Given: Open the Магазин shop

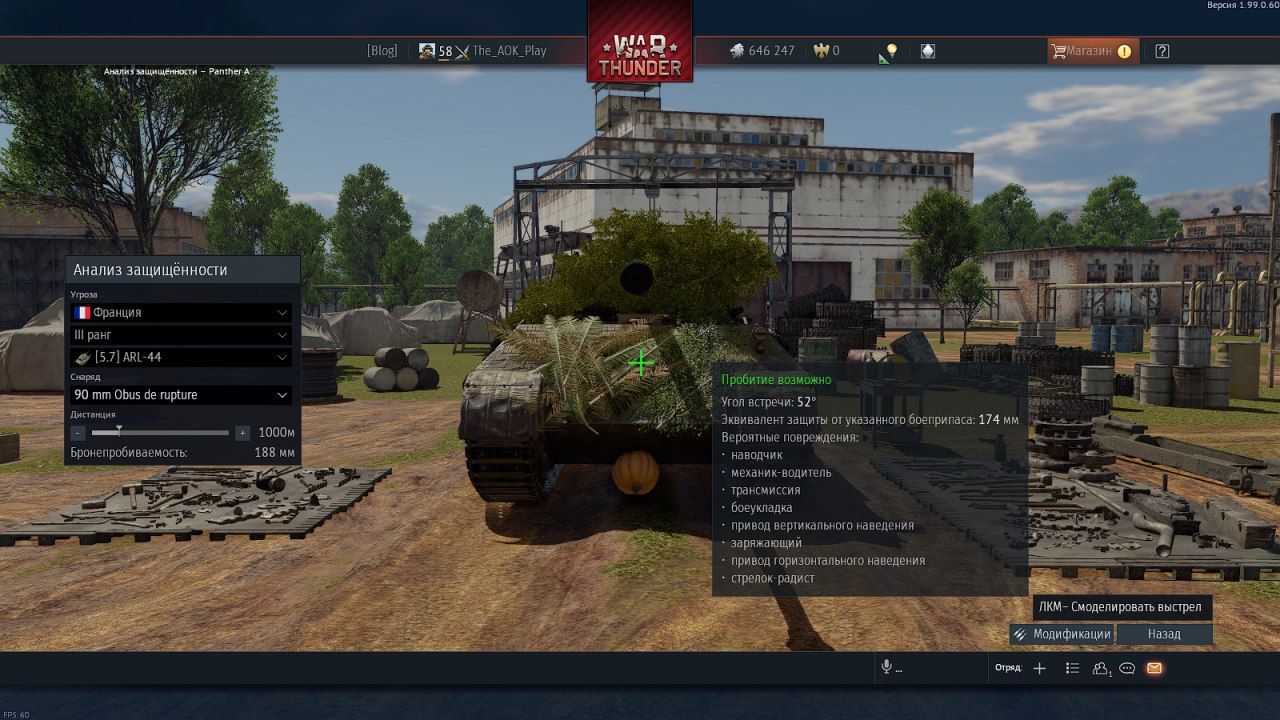Looking at the screenshot, I should pyautogui.click(x=1090, y=51).
